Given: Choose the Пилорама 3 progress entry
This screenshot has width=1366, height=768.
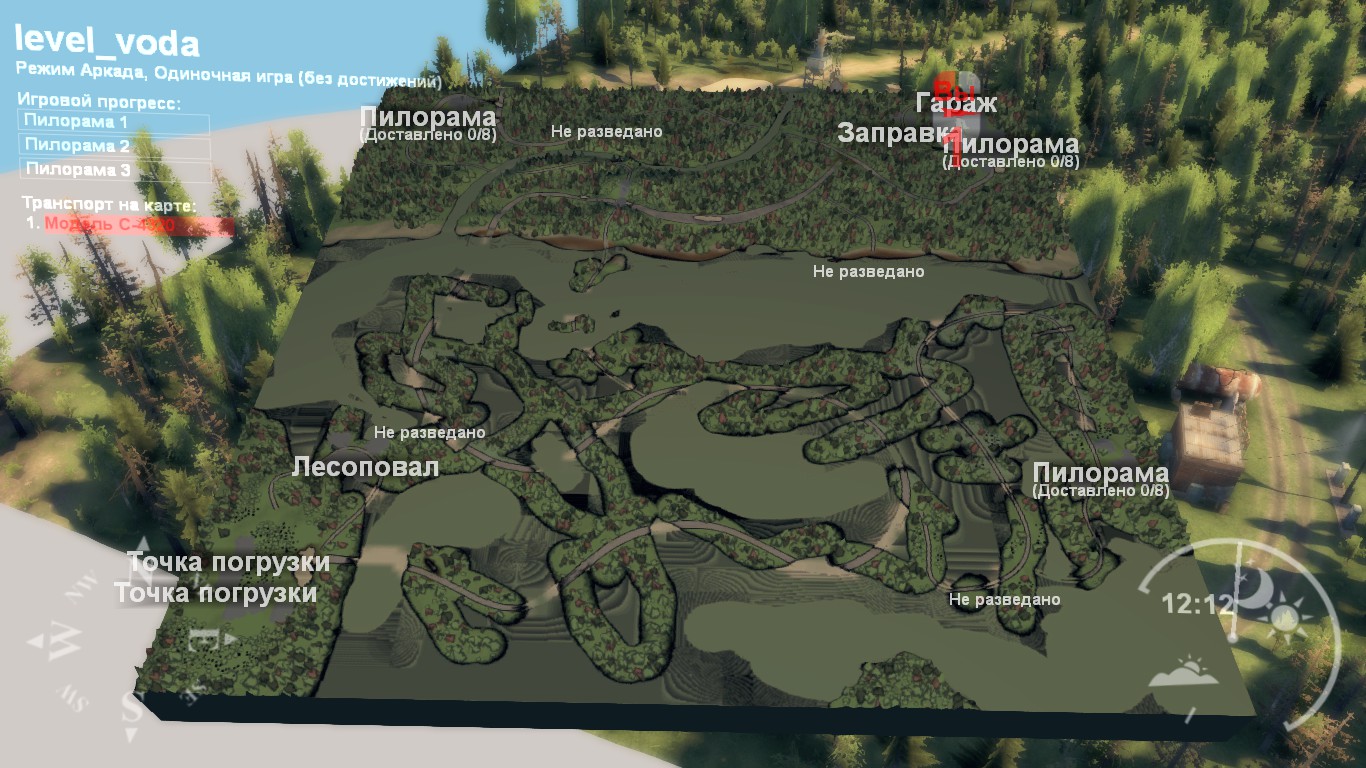Looking at the screenshot, I should 114,170.
